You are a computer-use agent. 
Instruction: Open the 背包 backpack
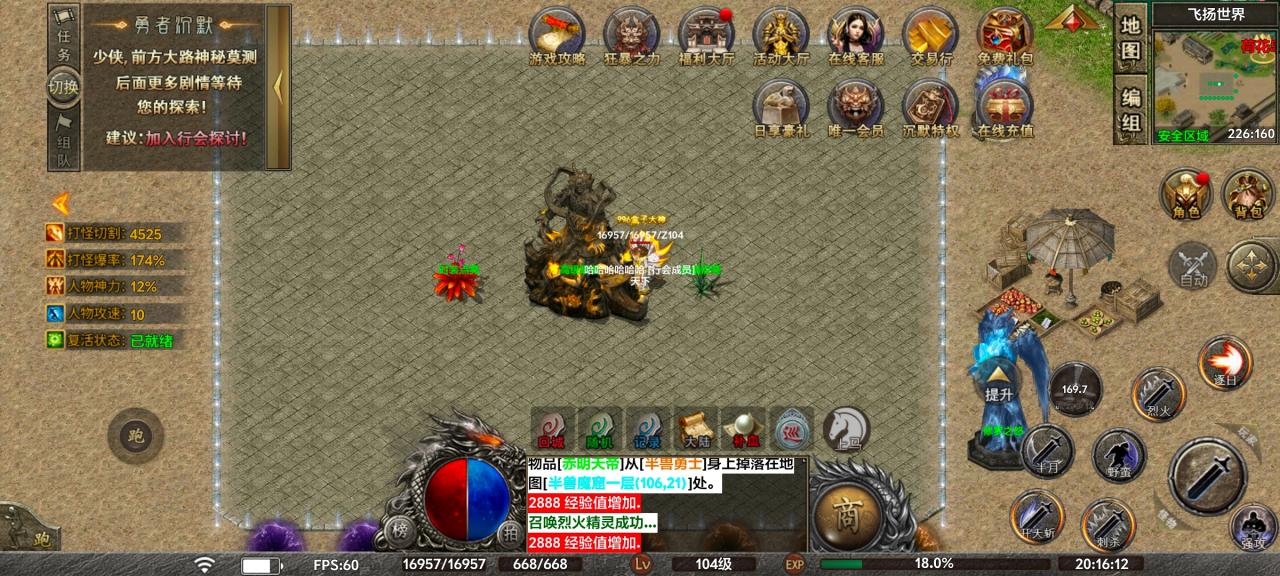tap(1248, 194)
